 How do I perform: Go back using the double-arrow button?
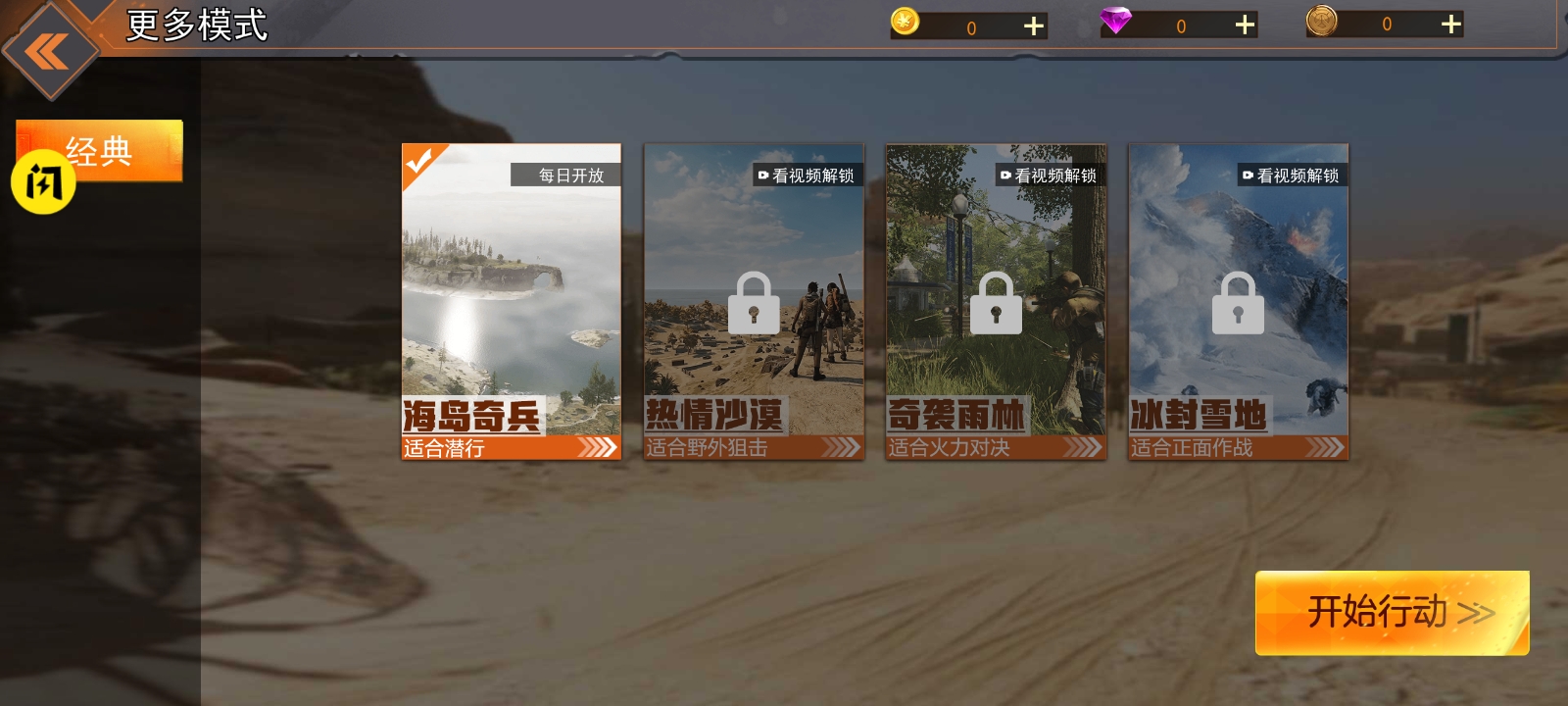(x=47, y=51)
